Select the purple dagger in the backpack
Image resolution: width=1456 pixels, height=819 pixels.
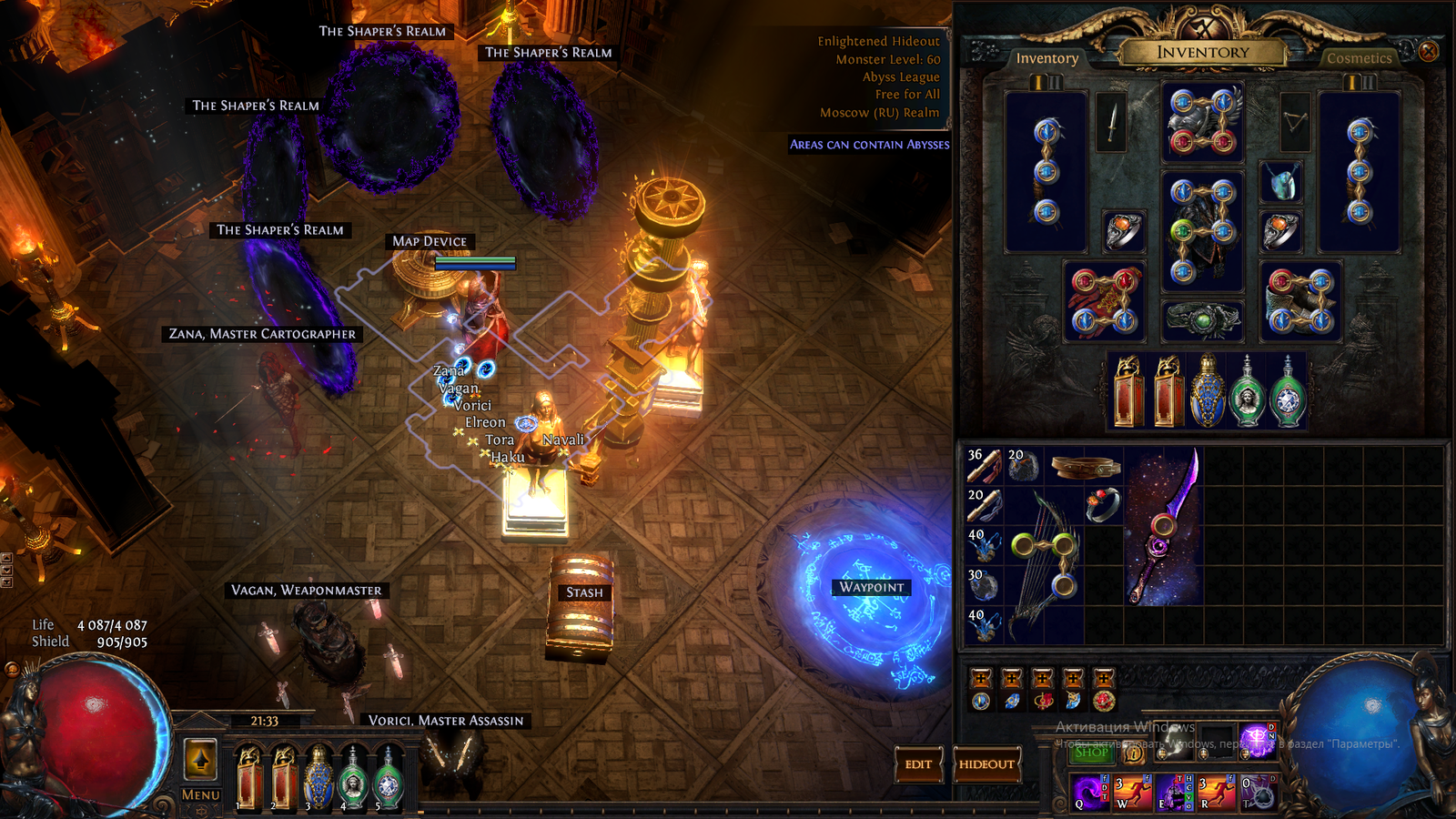click(x=1164, y=525)
